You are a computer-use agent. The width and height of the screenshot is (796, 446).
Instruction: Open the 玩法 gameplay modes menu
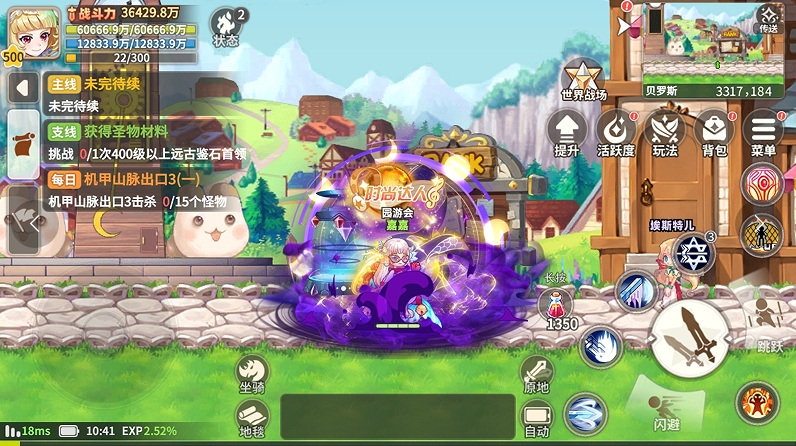click(x=664, y=132)
